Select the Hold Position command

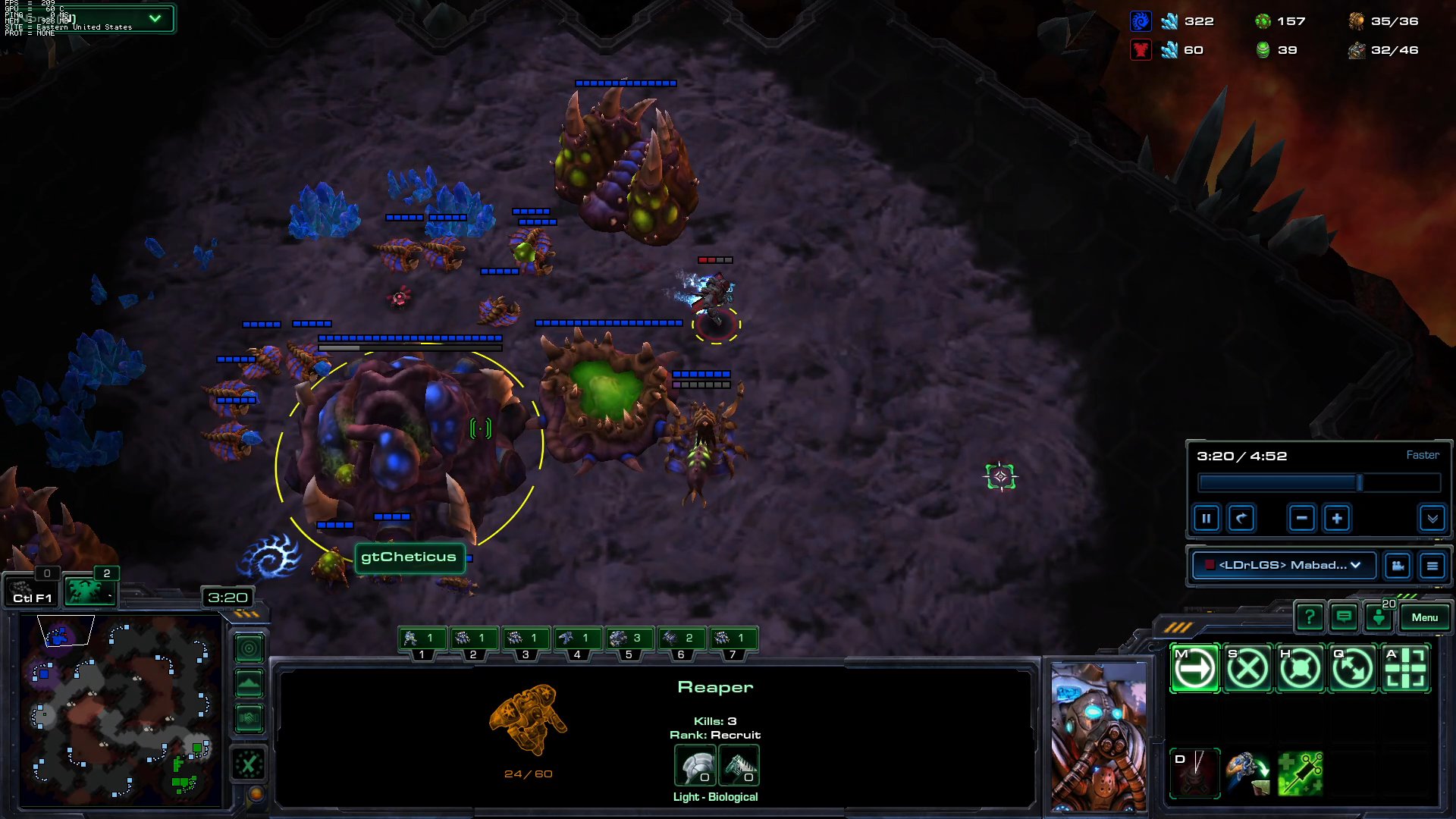[x=1300, y=668]
